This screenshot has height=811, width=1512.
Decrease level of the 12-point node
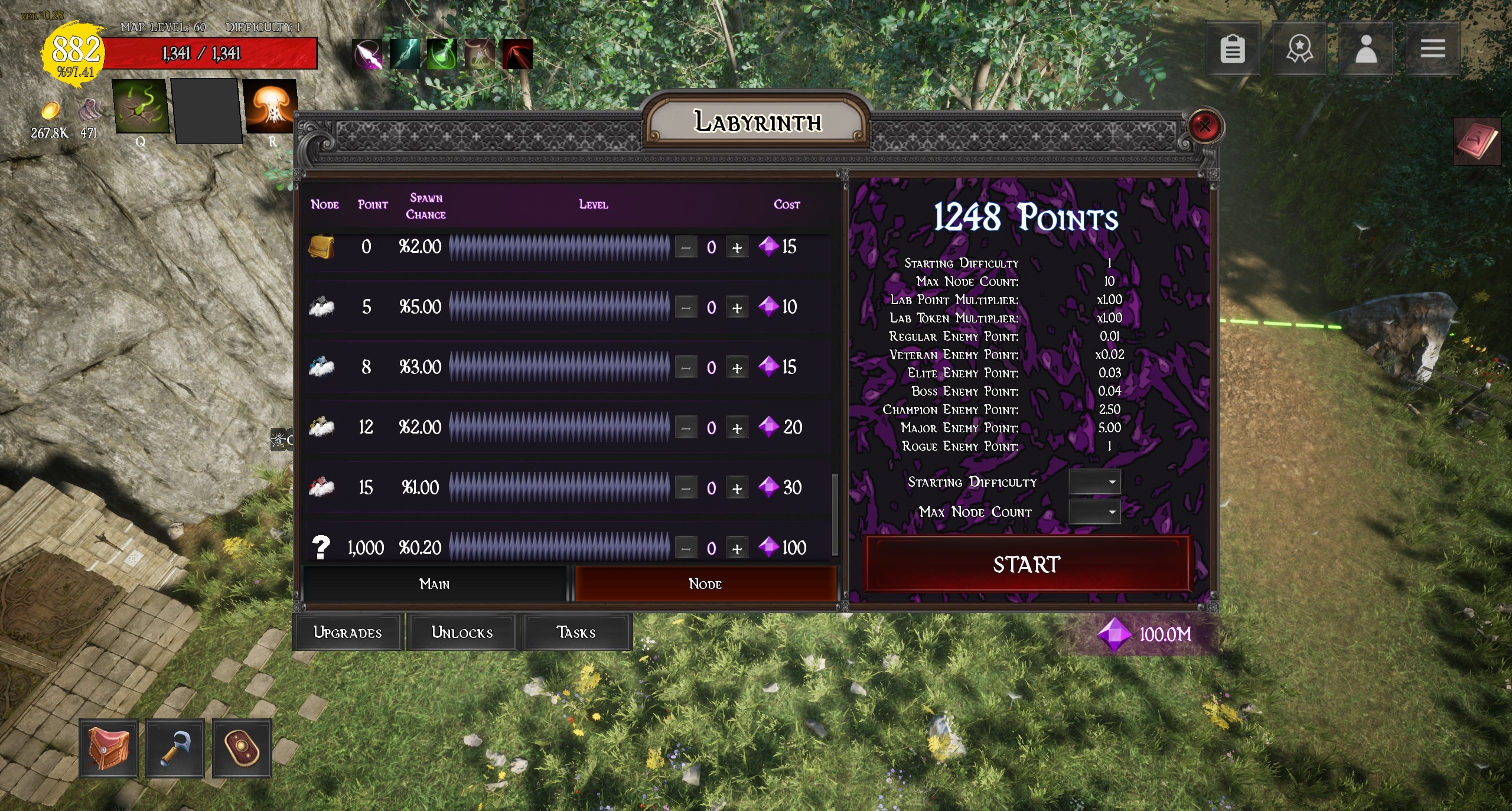pyautogui.click(x=686, y=428)
